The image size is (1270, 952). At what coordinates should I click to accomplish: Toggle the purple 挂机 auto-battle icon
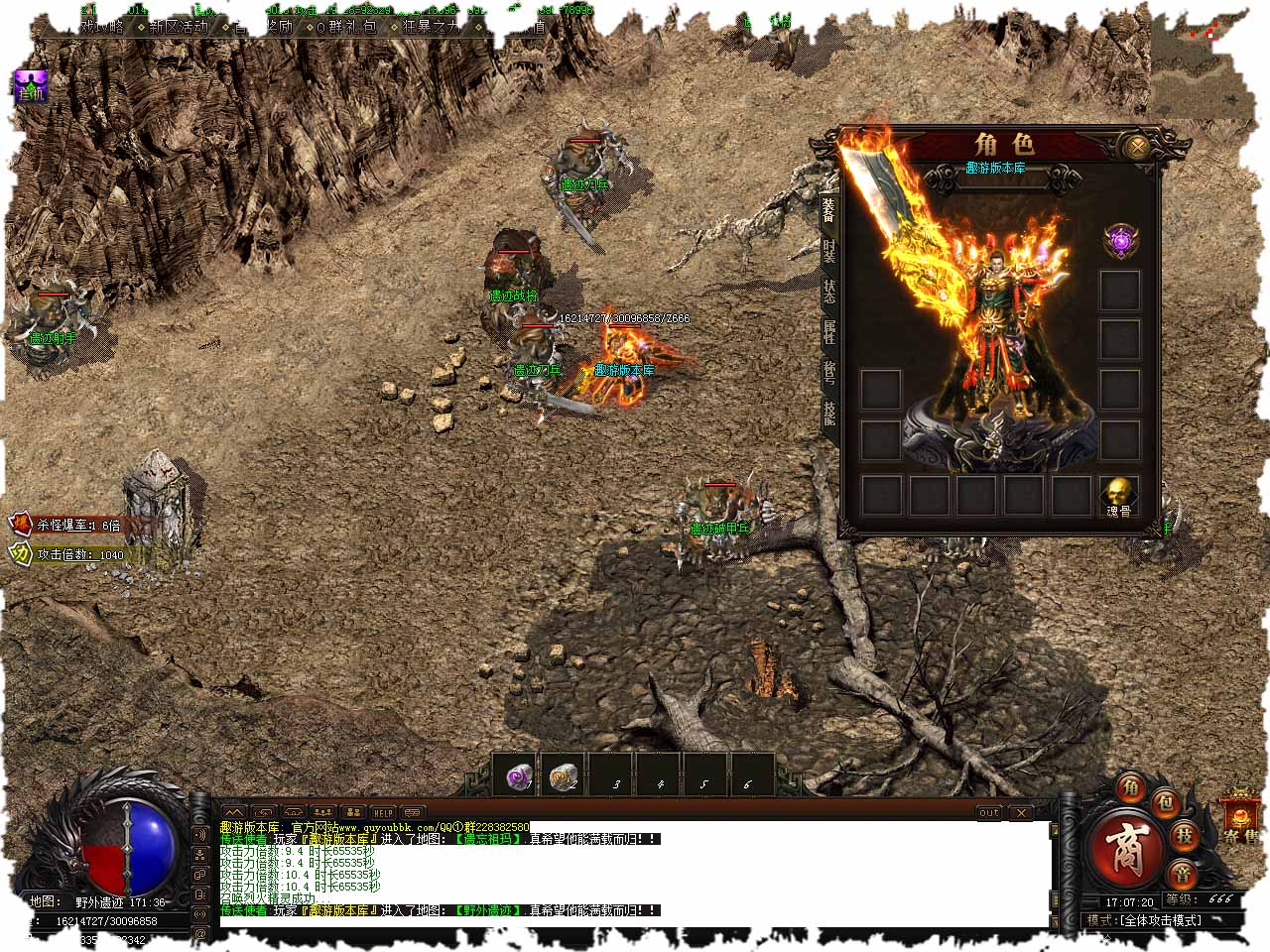[30, 85]
